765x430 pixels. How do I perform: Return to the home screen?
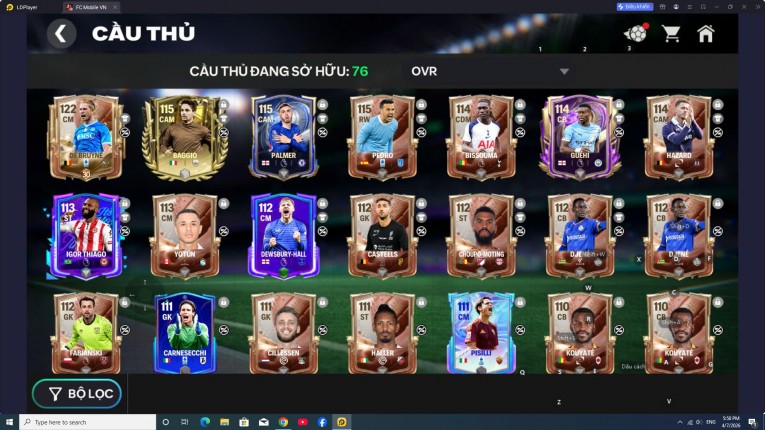(706, 34)
